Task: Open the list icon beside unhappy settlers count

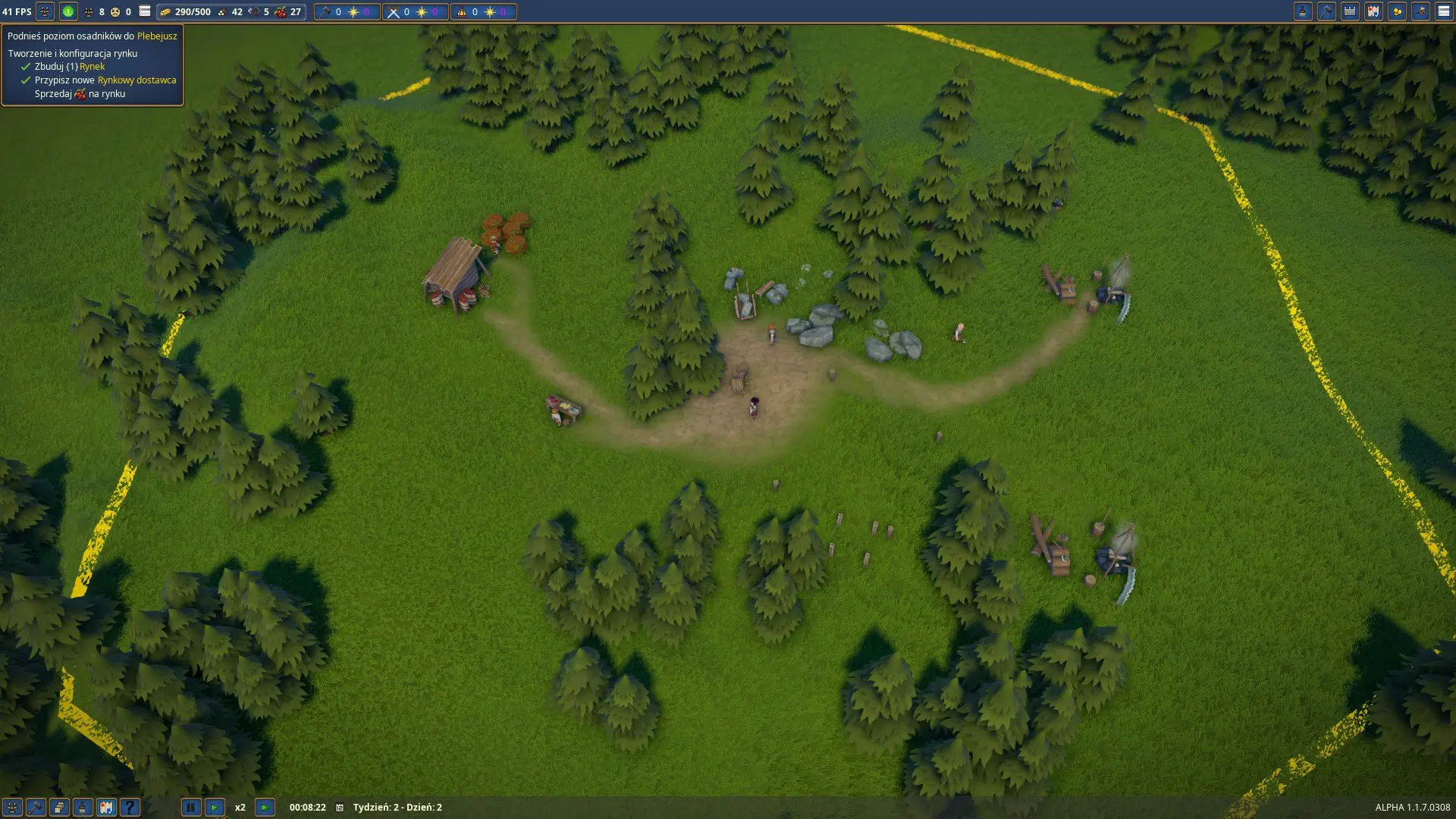Action: tap(145, 11)
